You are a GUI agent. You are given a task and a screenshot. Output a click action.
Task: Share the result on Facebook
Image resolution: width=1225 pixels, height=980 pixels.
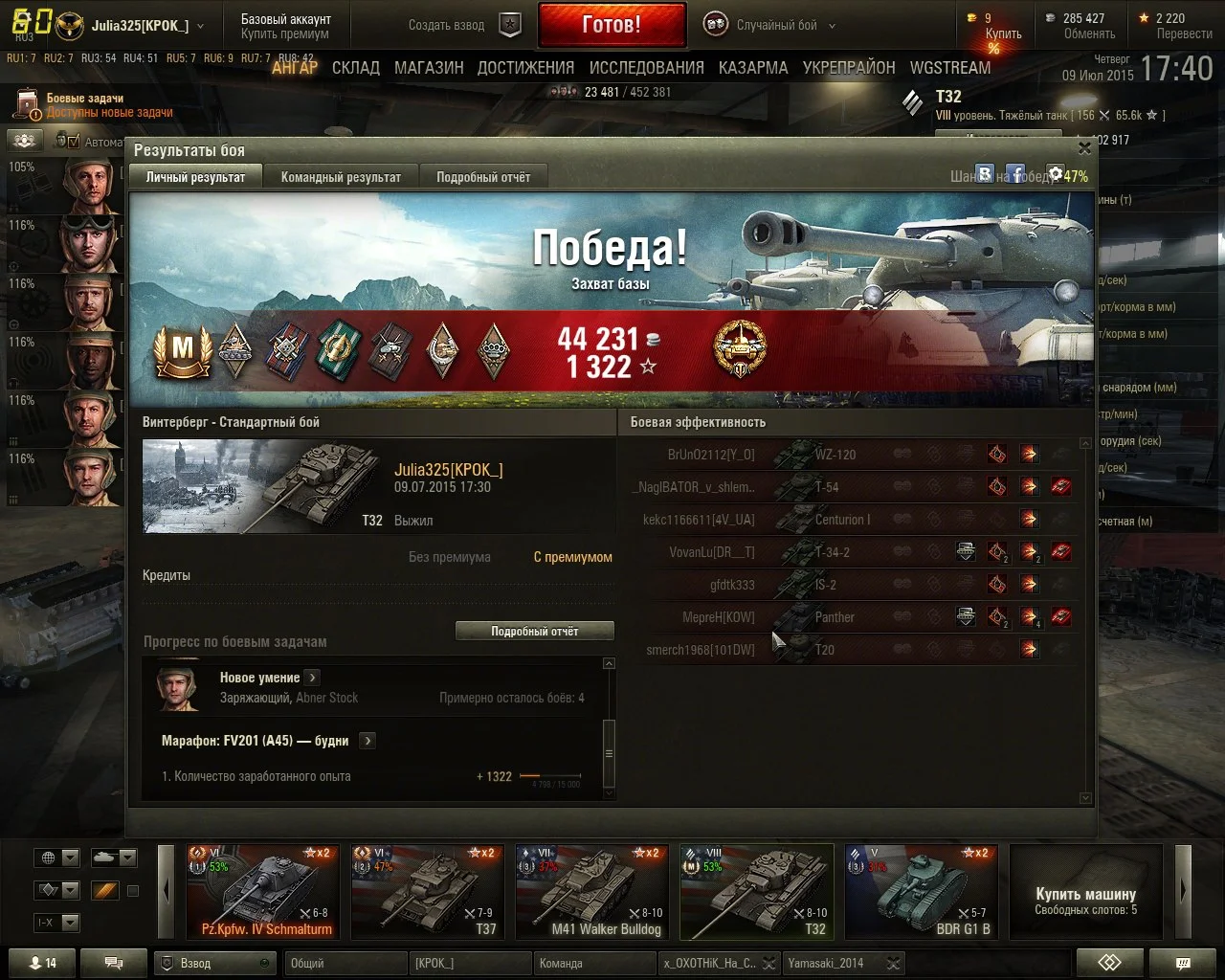(1015, 175)
